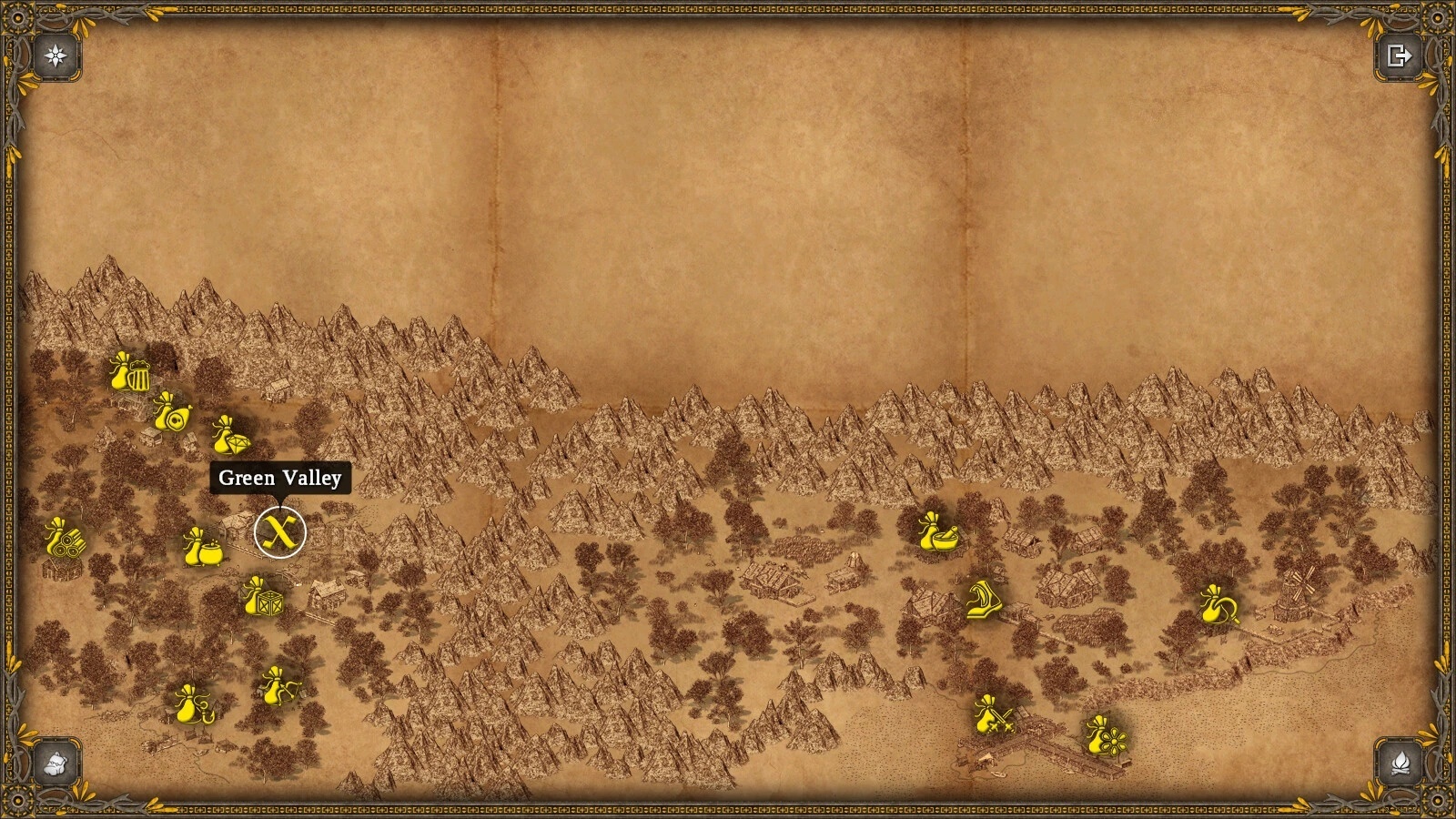Click the ore chunk button in corner
Screen dimensions: 1456x819
tap(56, 762)
